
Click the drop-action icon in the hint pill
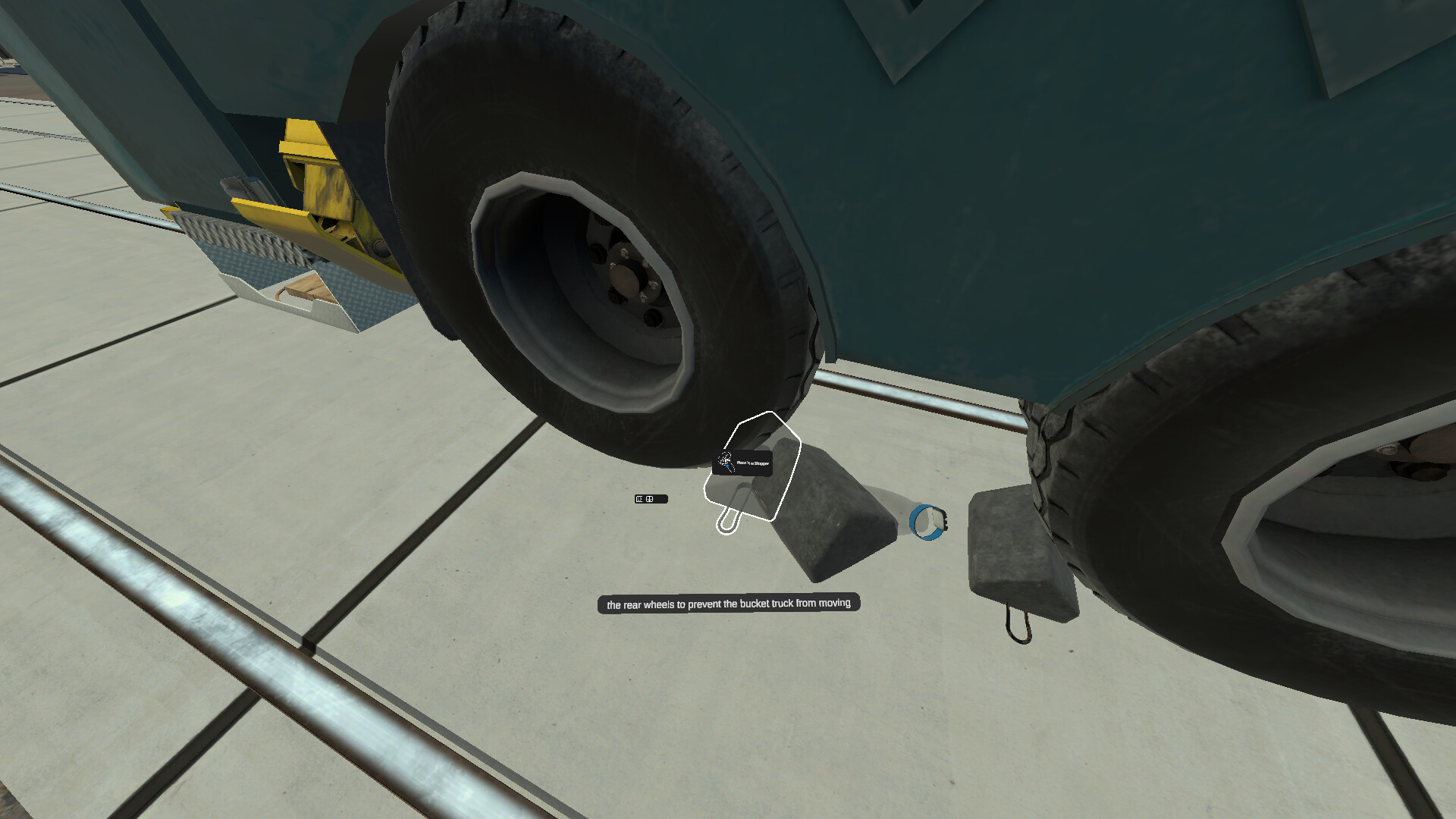[649, 499]
